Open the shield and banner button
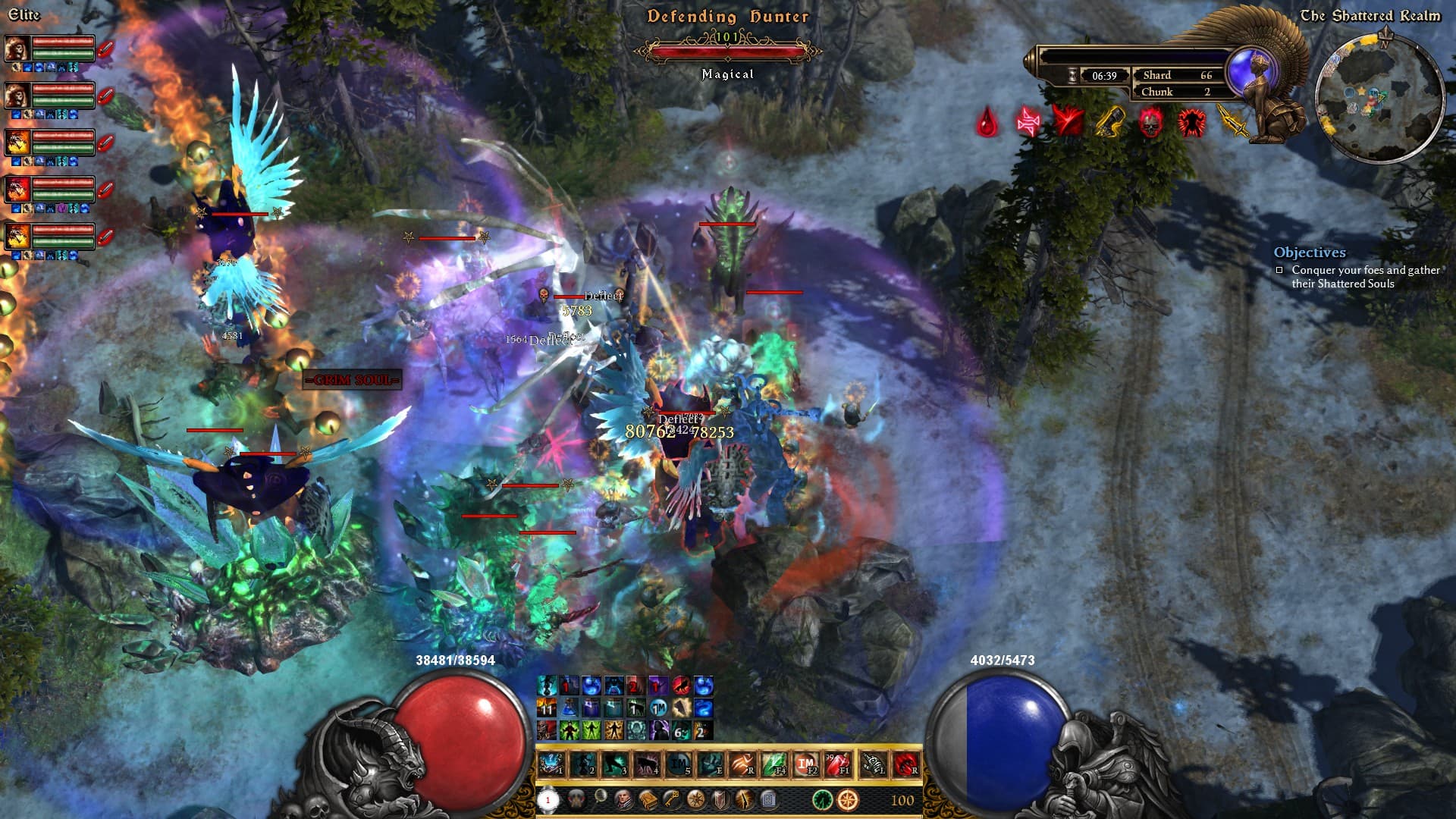This screenshot has width=1456, height=819. point(720,799)
